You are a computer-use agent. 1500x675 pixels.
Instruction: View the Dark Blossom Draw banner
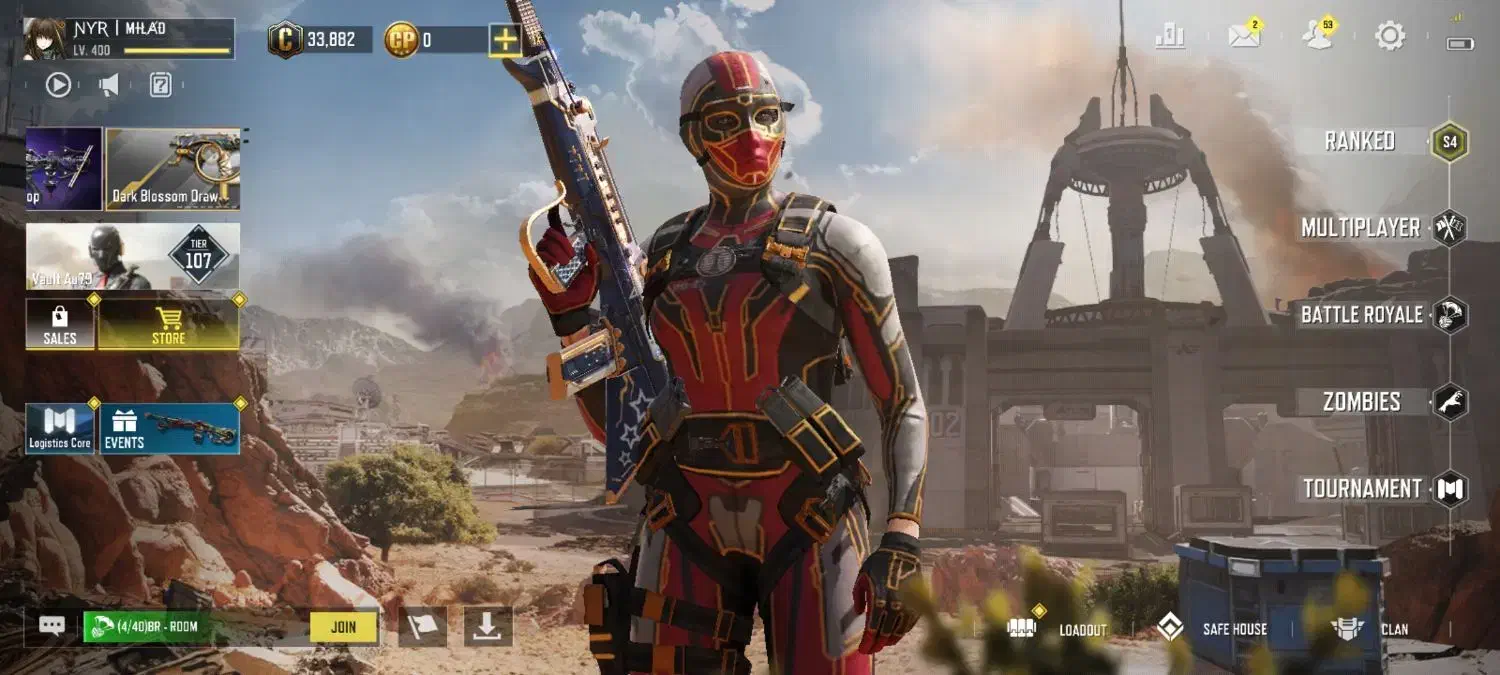point(173,168)
